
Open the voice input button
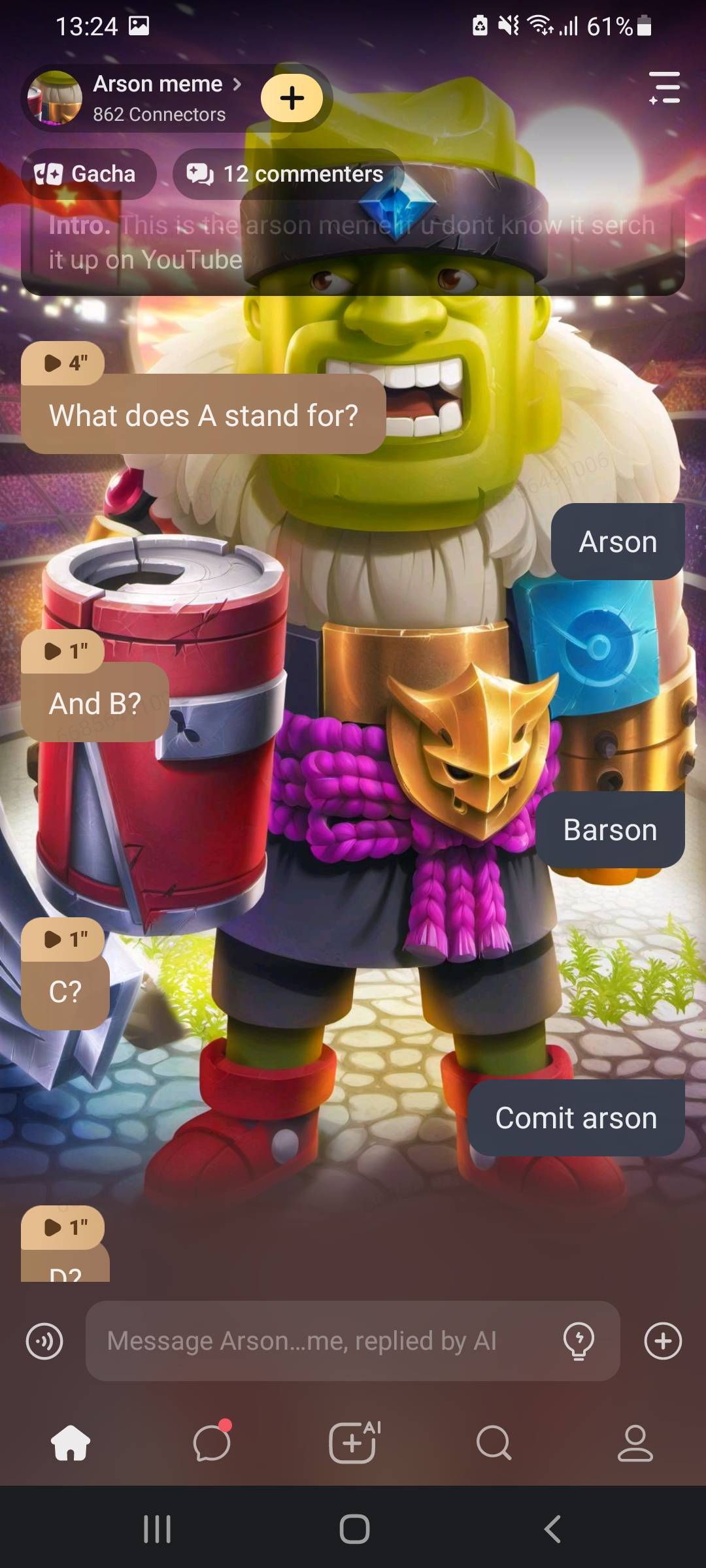[44, 1341]
